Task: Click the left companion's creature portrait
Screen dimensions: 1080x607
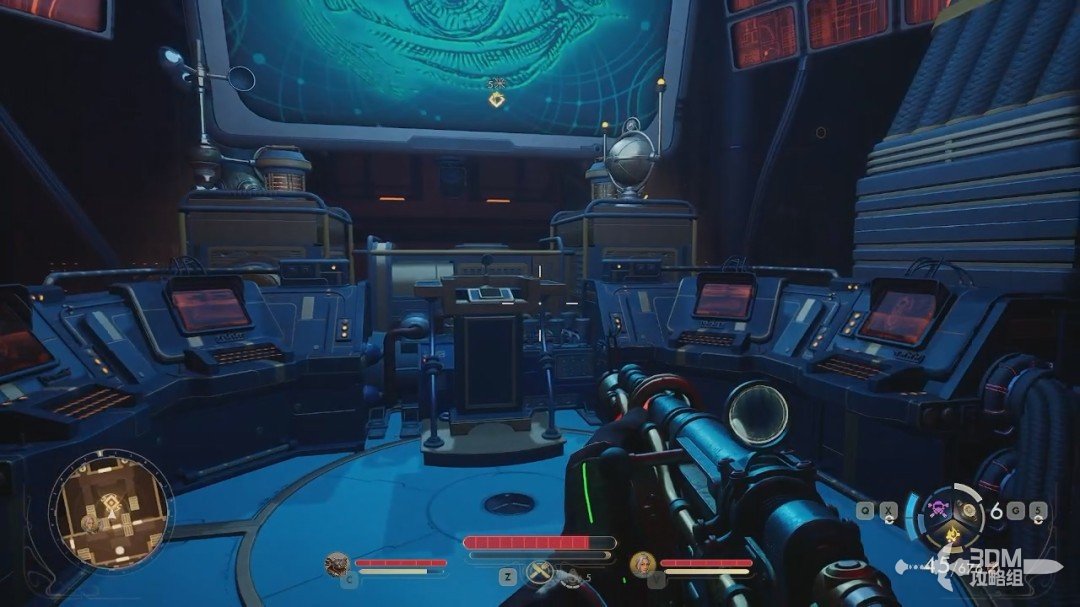Action: coord(338,565)
